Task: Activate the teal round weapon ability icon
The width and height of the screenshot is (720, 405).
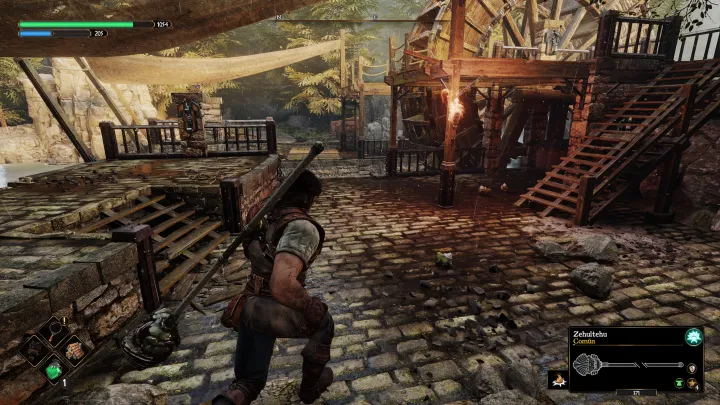Action: pos(692,337)
